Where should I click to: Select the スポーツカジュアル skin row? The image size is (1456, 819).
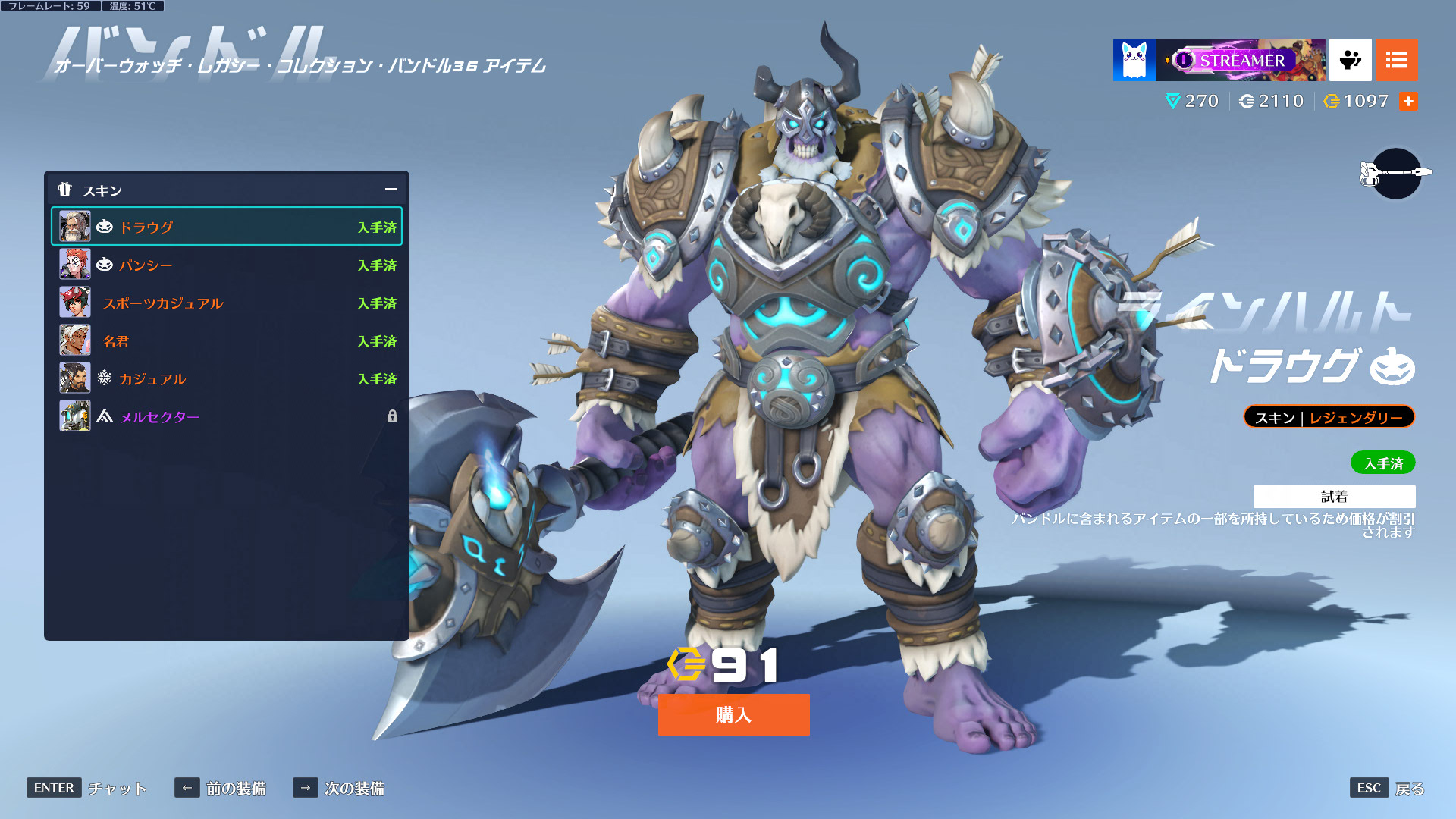tap(226, 303)
